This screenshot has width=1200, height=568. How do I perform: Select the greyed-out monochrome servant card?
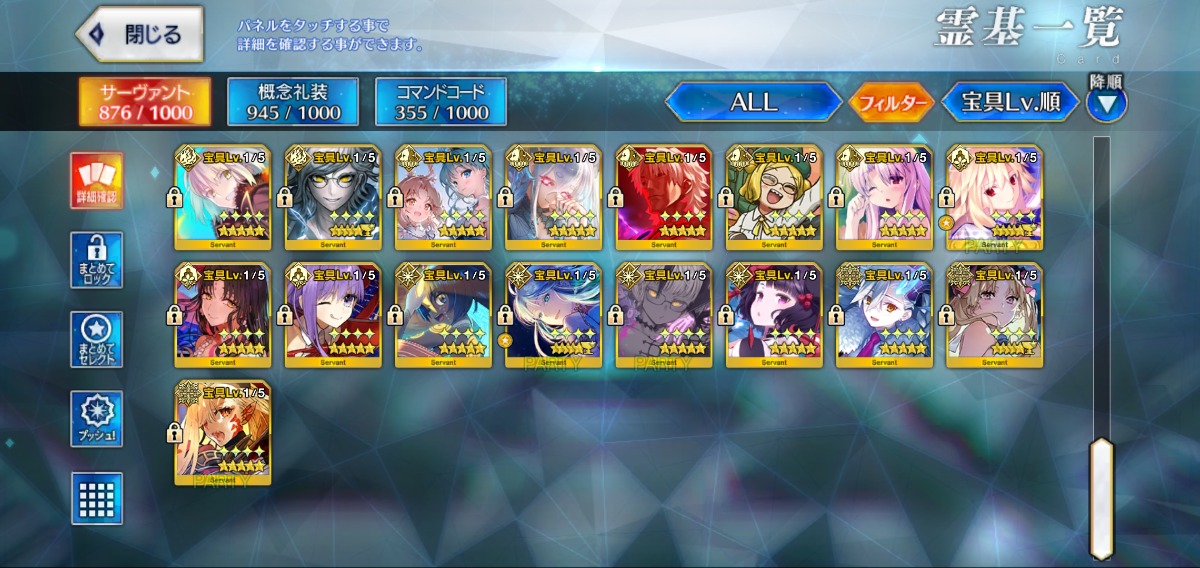(x=662, y=315)
